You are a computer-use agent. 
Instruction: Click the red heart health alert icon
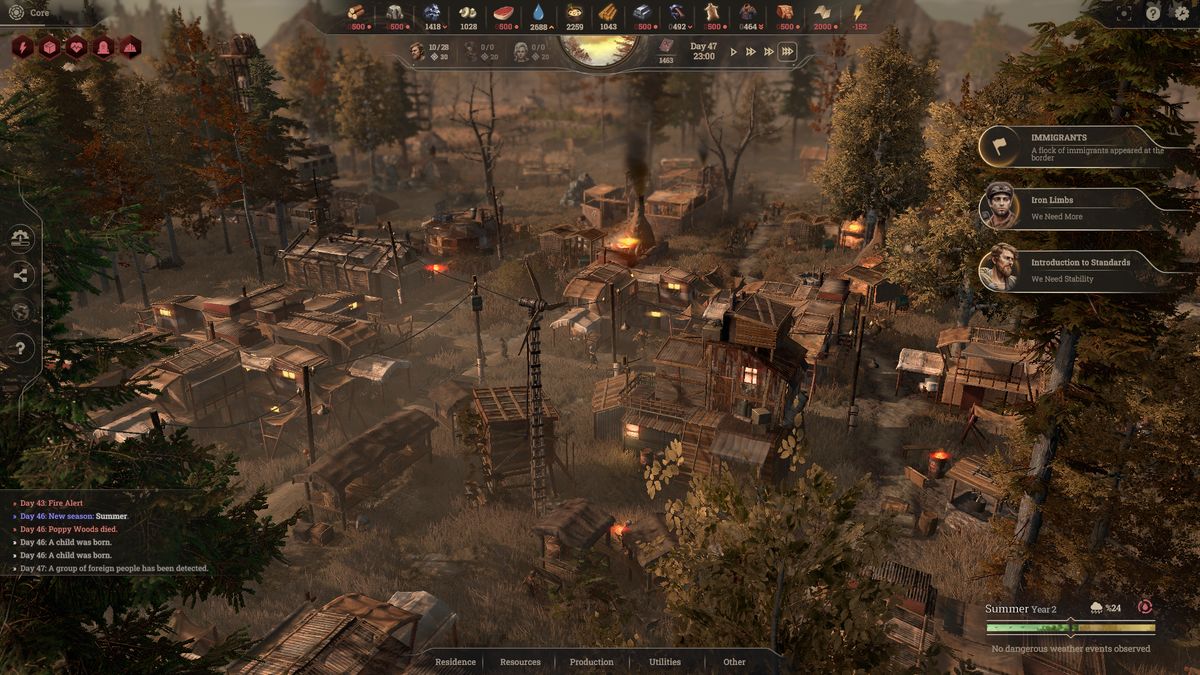tap(76, 47)
